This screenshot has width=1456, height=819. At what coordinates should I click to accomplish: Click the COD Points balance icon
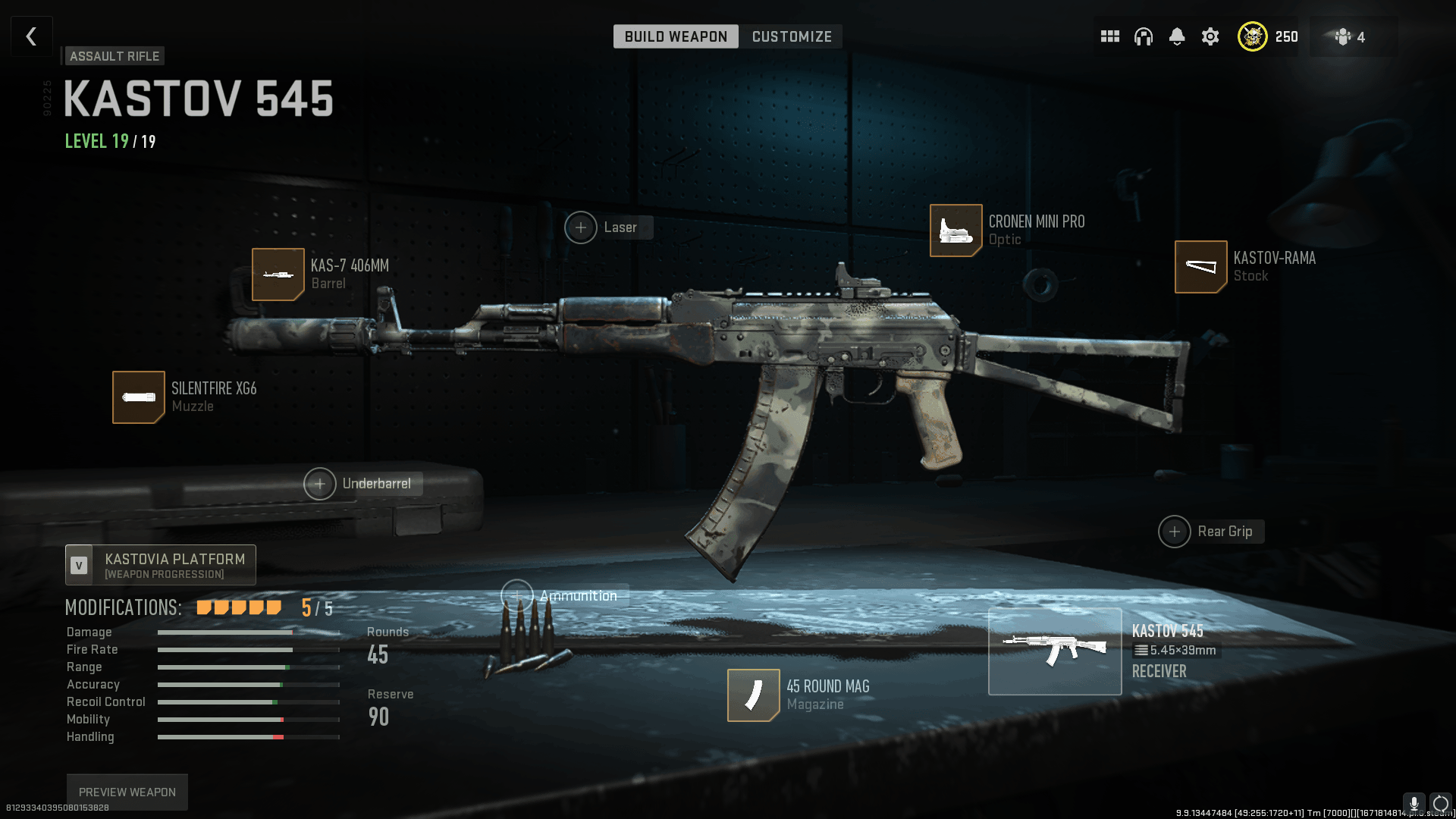1253,36
